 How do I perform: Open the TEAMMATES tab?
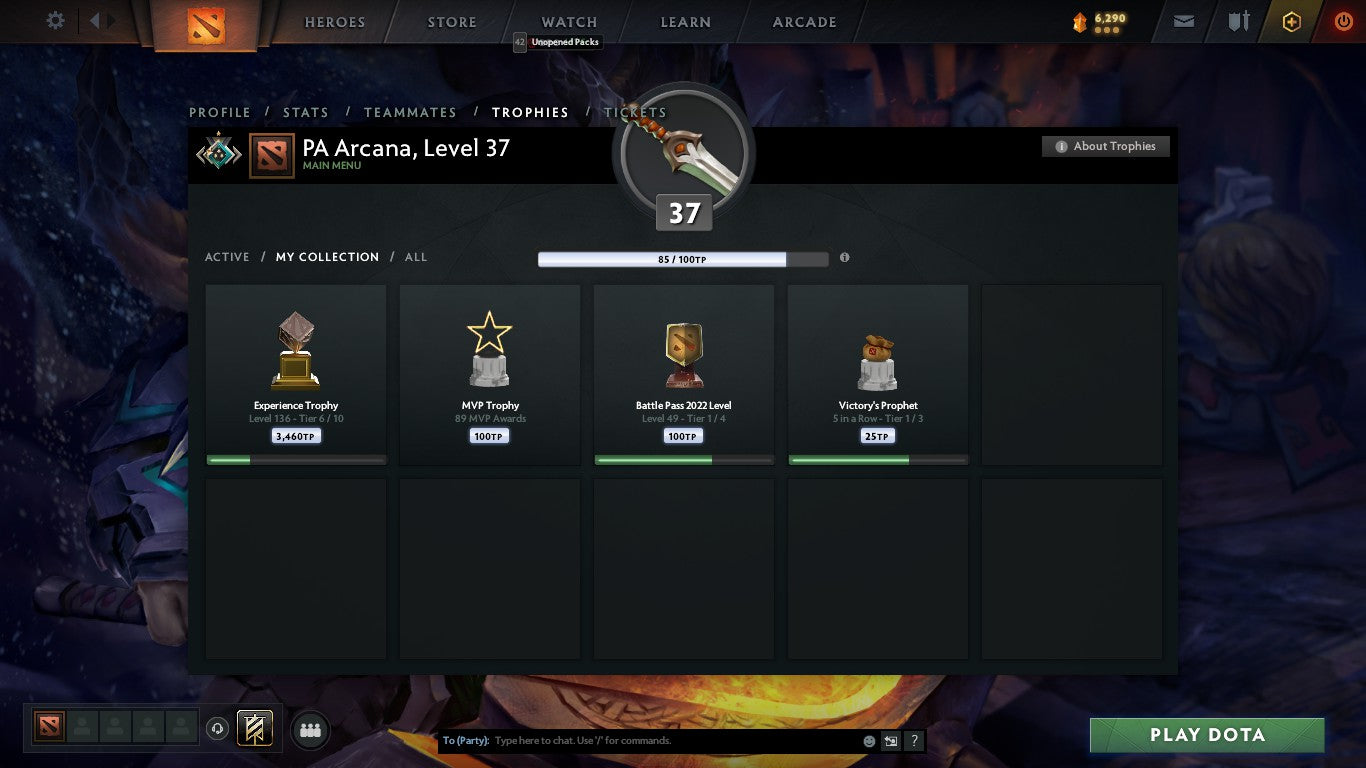[x=410, y=112]
